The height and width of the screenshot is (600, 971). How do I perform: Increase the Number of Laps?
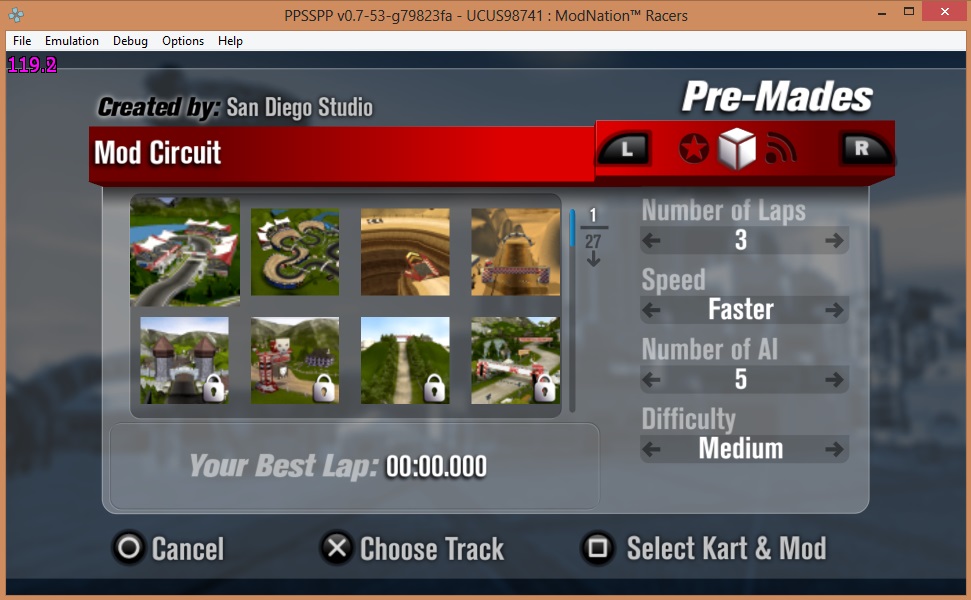pos(833,240)
